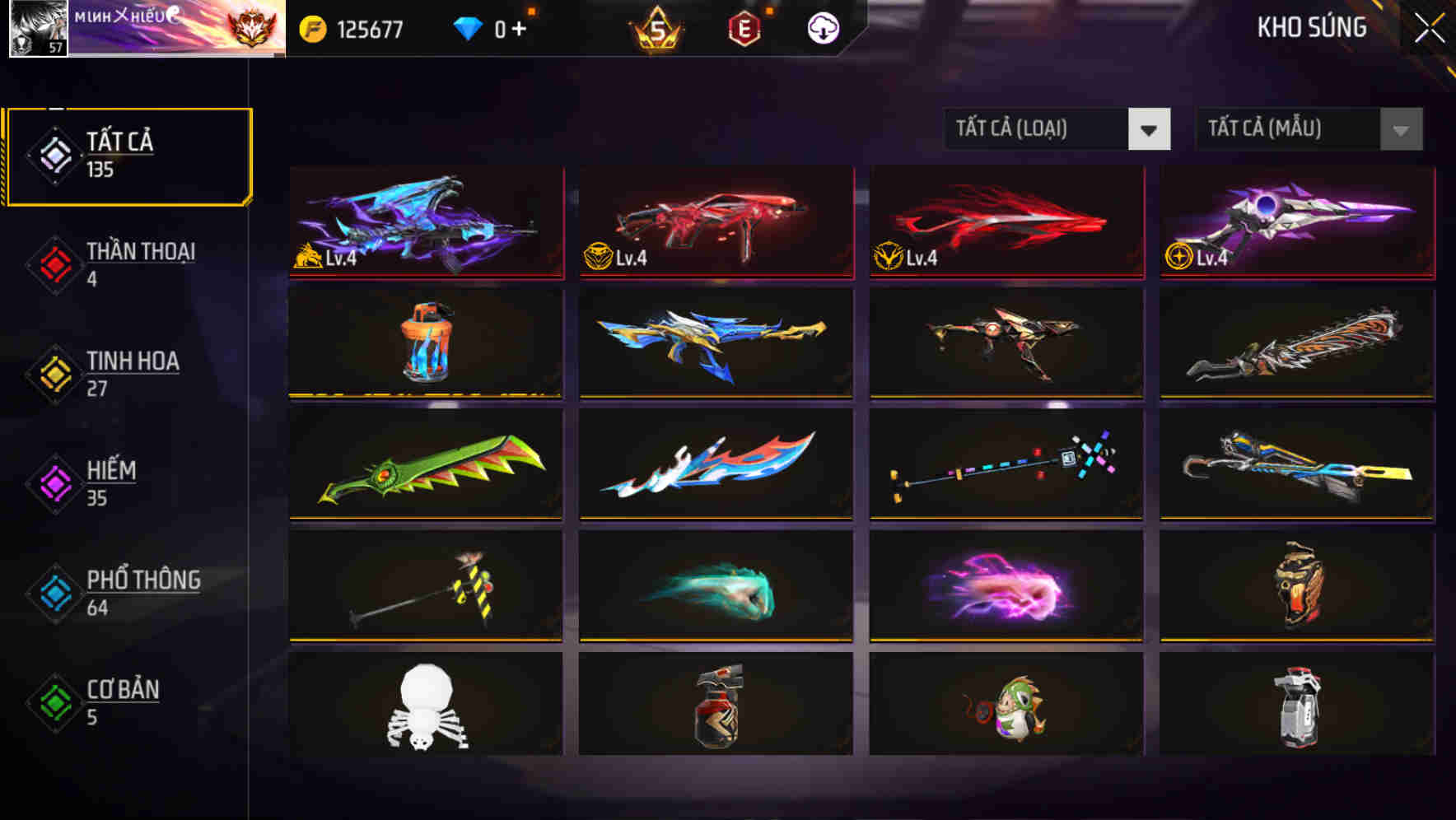
Task: Click the HIẾM purple rarity icon
Action: [x=54, y=482]
